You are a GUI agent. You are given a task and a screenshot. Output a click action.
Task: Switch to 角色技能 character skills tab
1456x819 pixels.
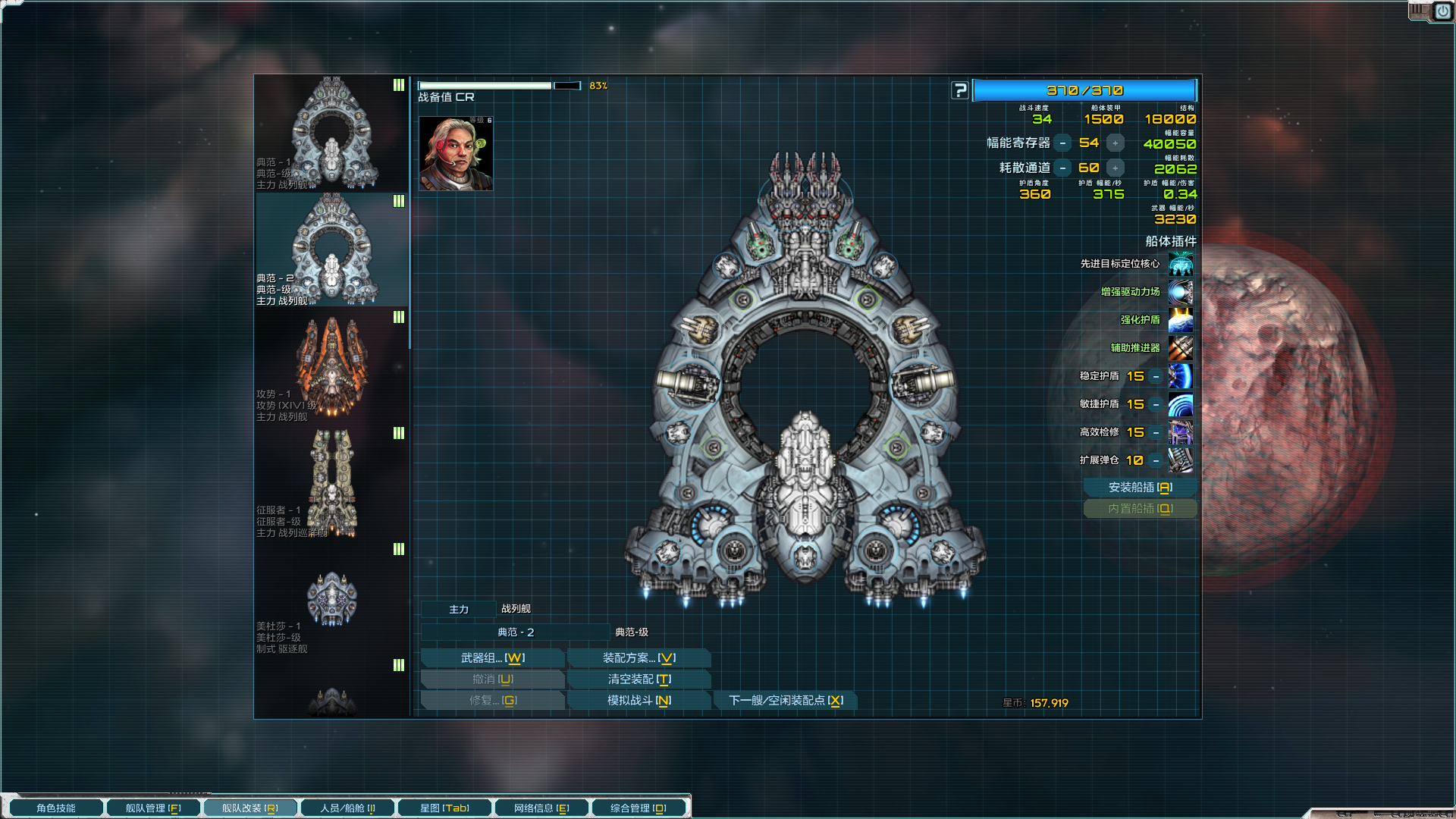56,808
